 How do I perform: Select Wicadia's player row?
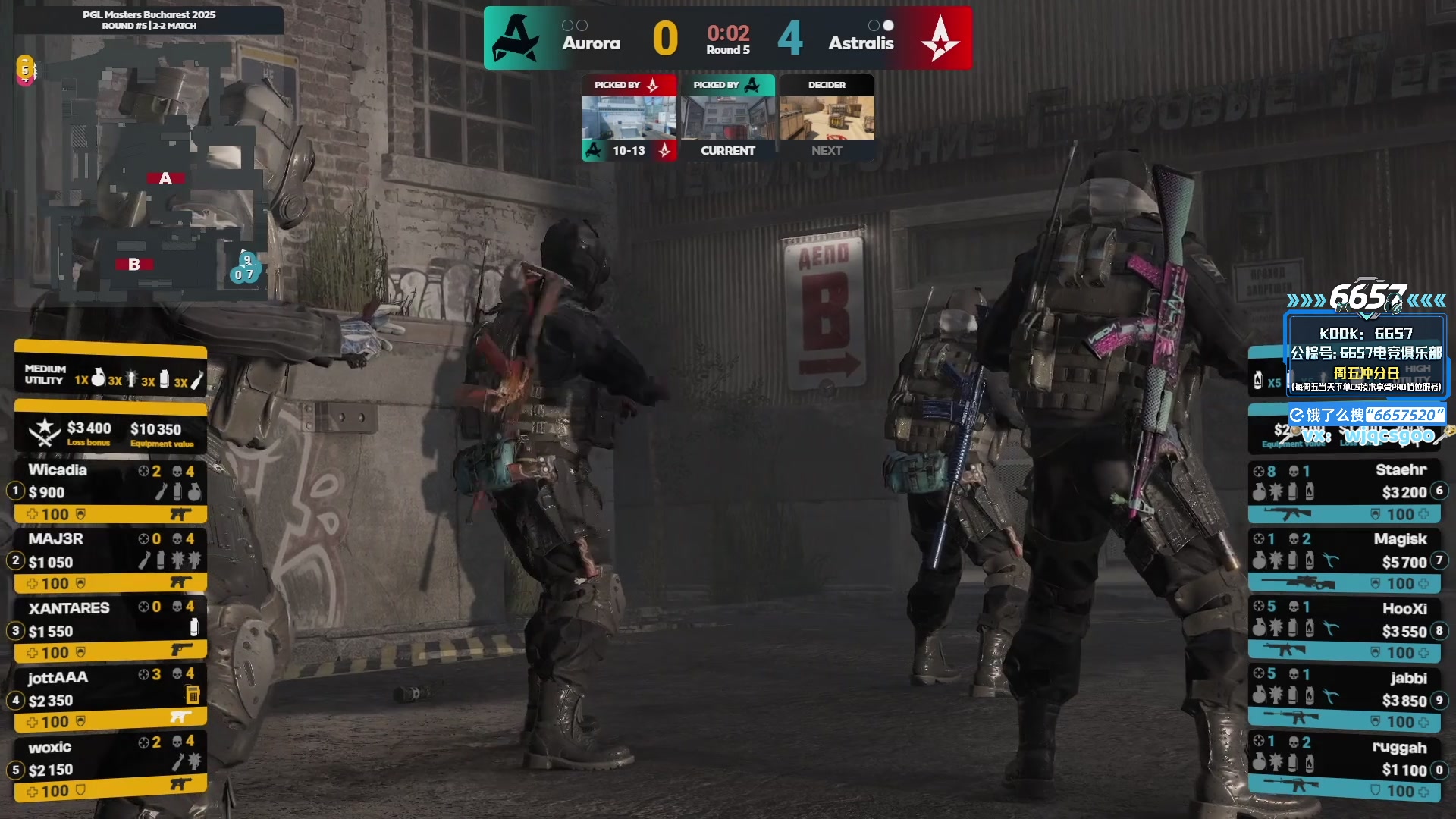tap(110, 491)
